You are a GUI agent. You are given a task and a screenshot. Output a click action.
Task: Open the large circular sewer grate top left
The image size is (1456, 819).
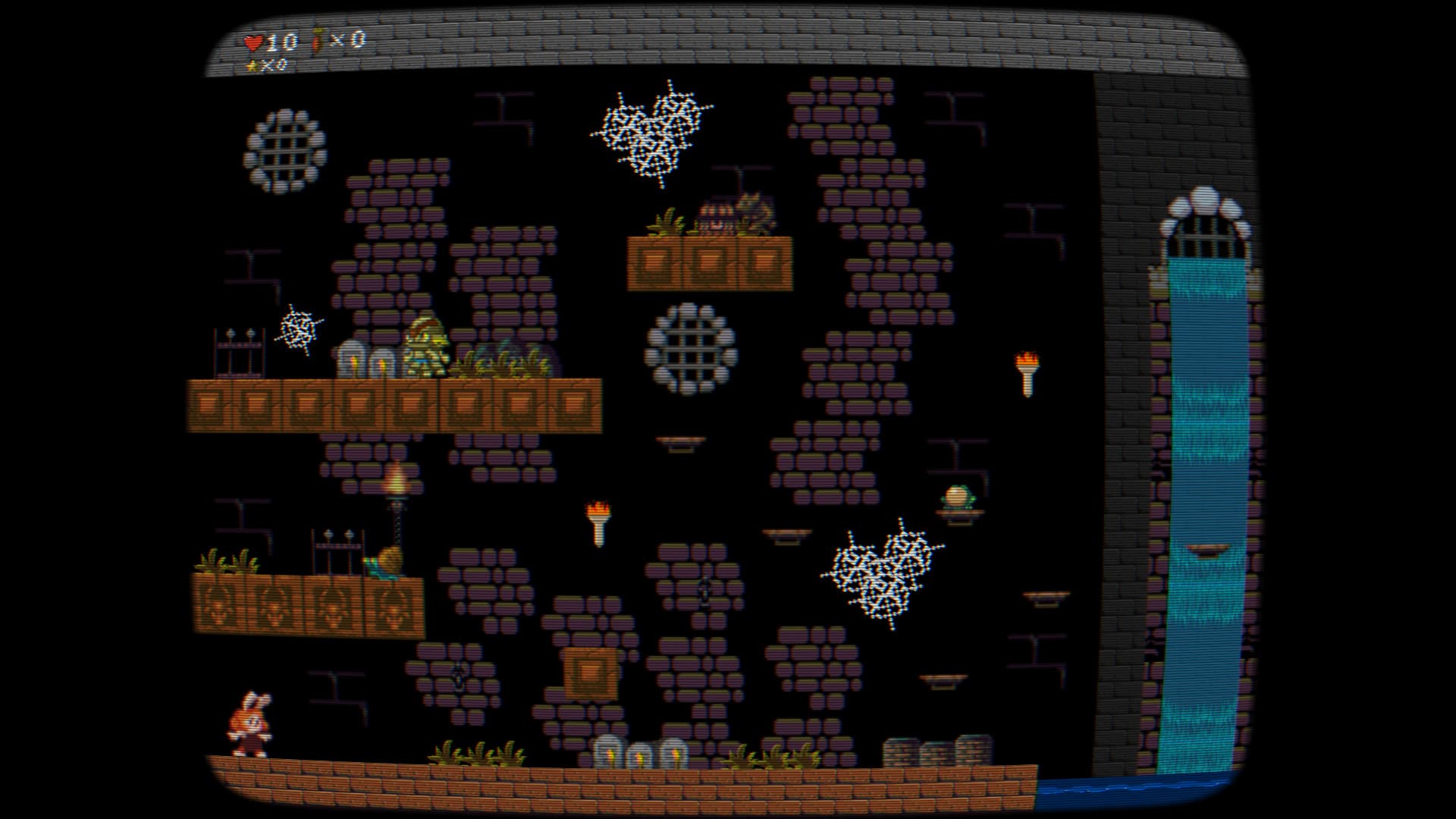[x=286, y=148]
